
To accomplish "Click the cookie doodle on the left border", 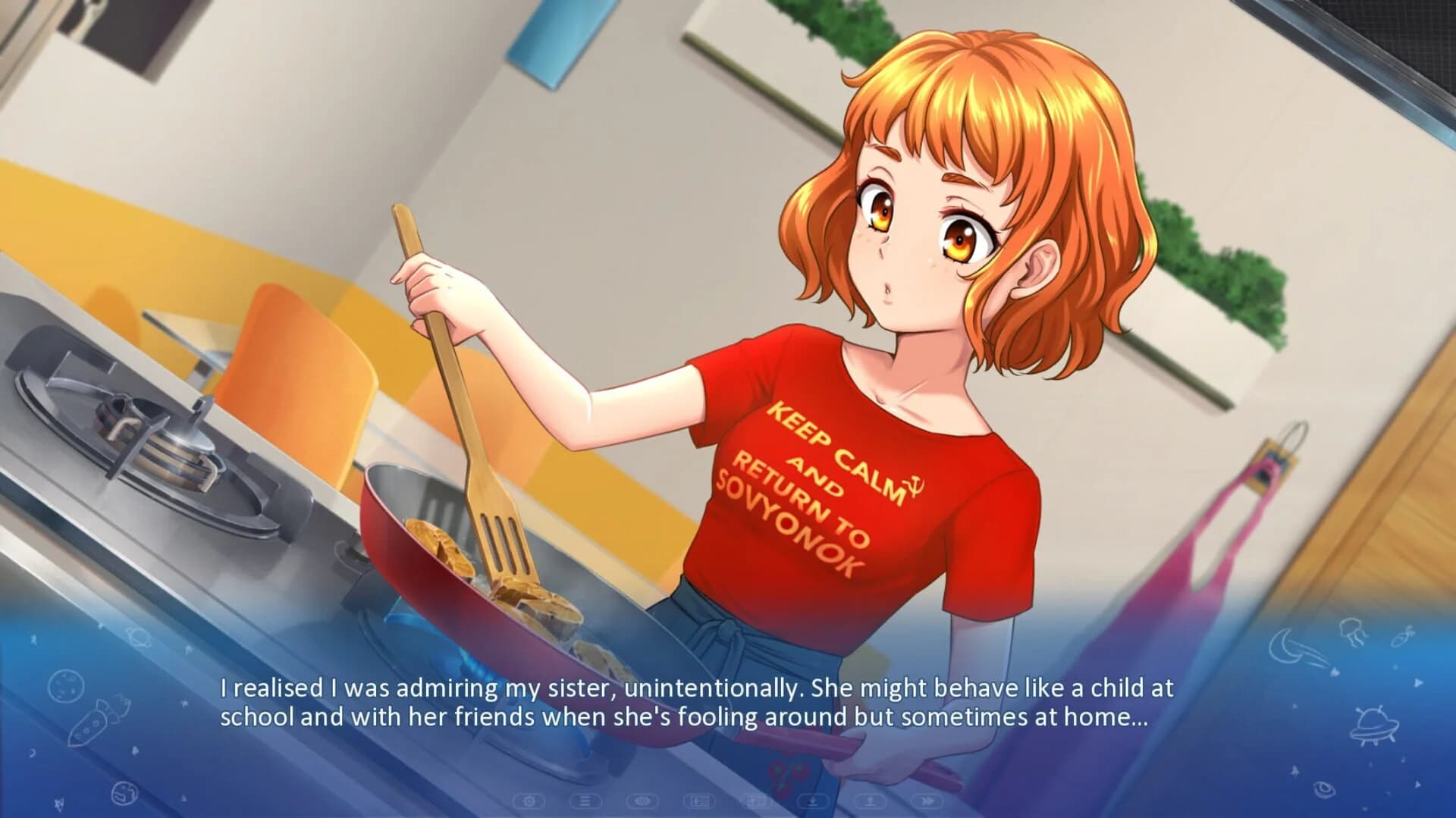I will click(67, 685).
